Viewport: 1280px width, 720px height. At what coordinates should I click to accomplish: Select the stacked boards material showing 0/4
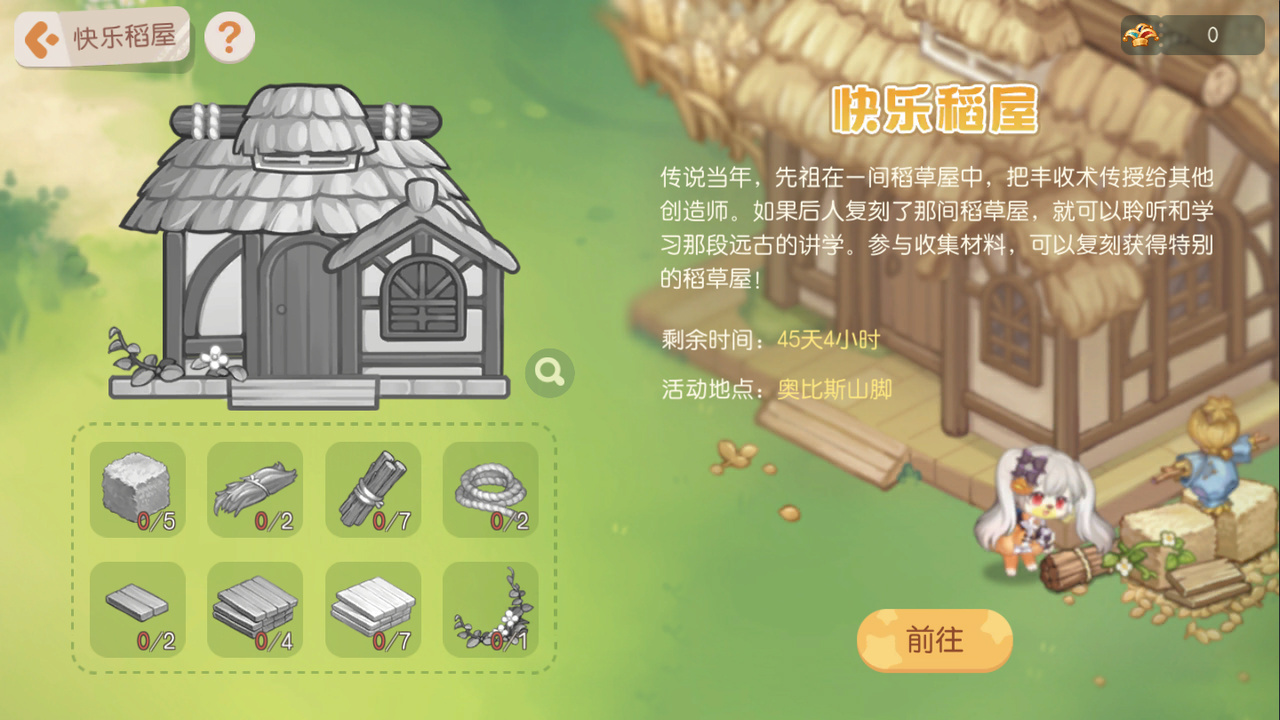255,609
